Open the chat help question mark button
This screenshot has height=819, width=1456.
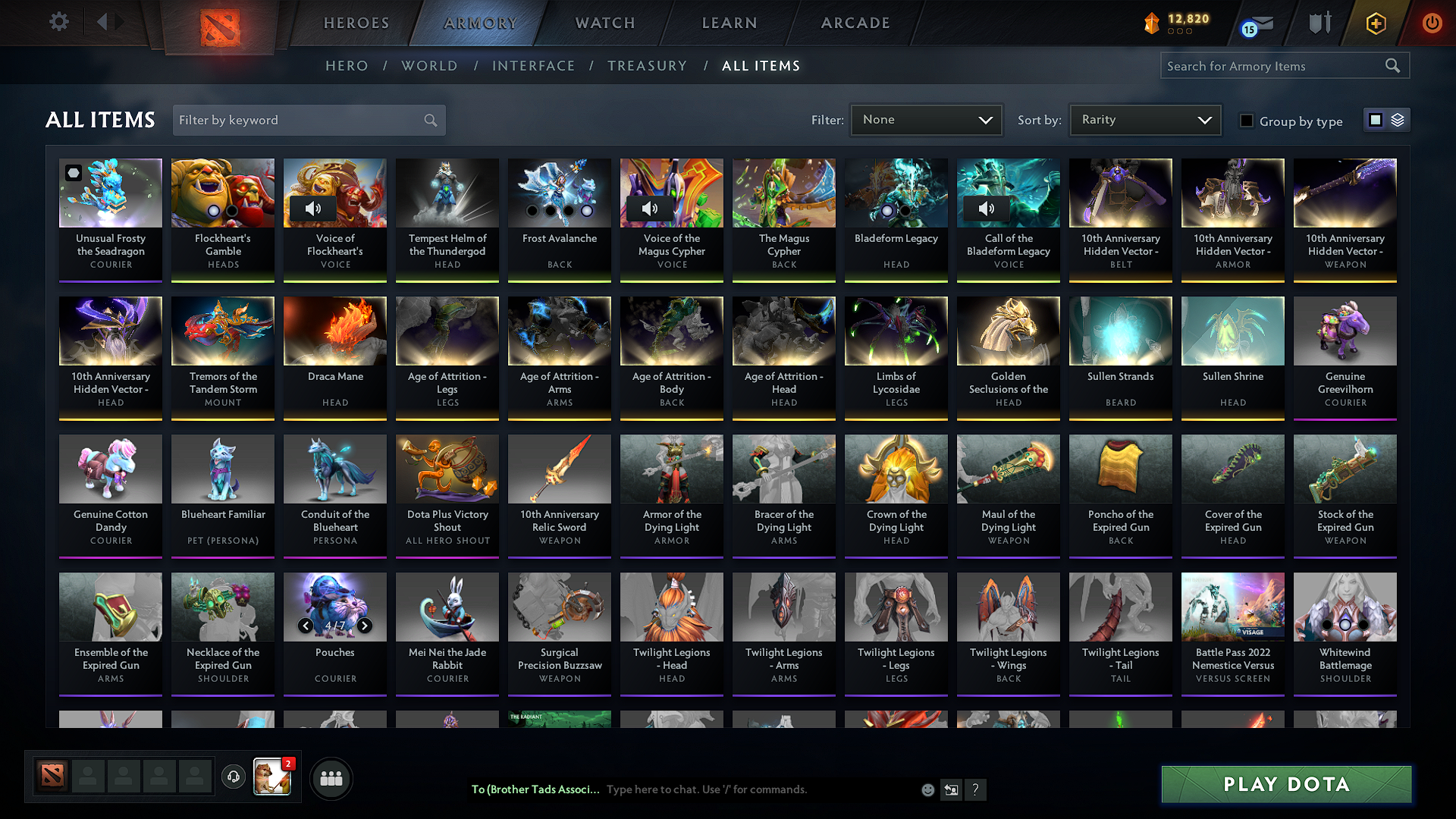tap(976, 789)
